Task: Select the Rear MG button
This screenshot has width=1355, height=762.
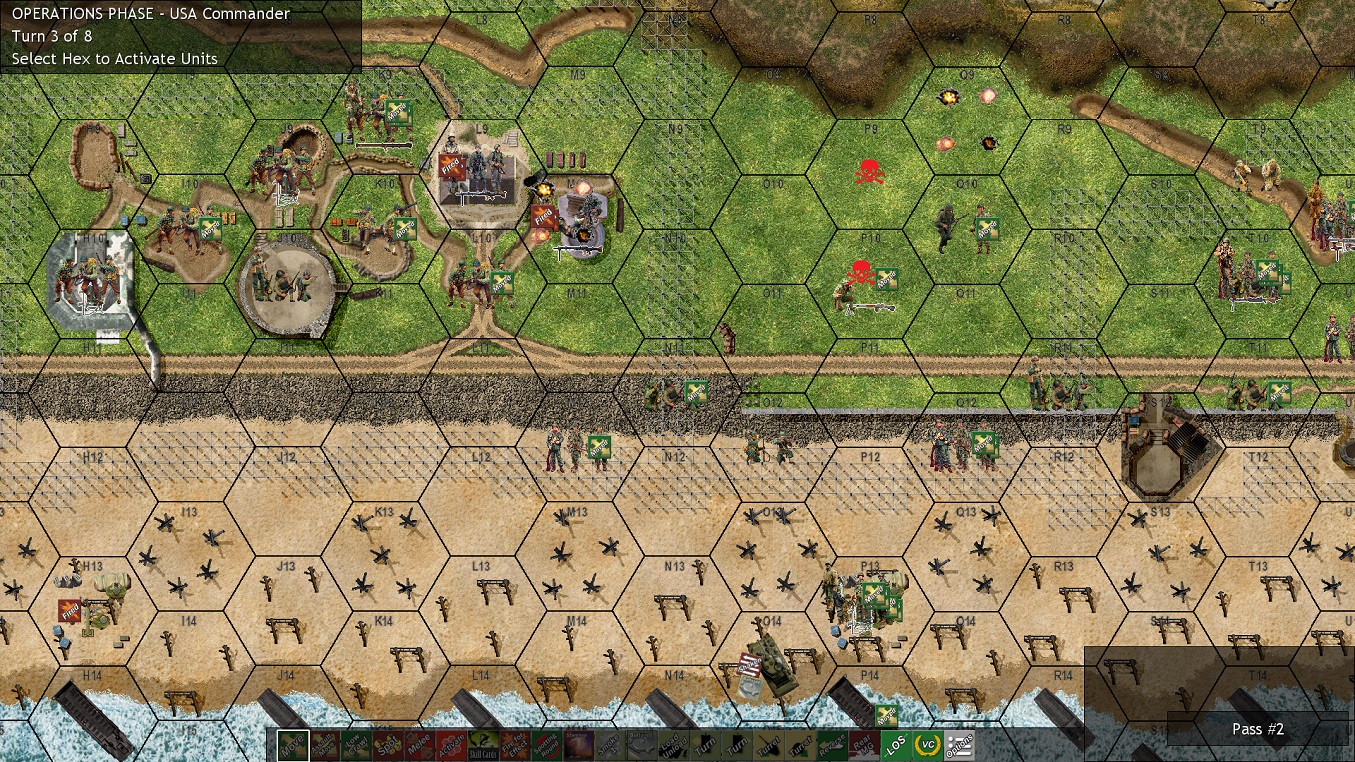Action: click(x=864, y=746)
